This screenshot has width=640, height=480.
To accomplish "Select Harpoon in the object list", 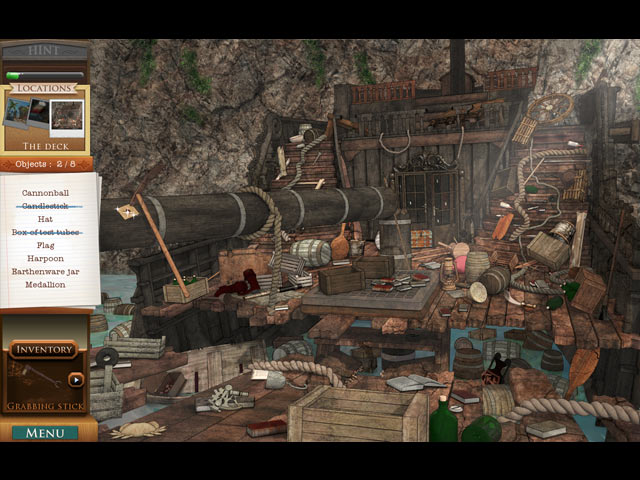I will click(x=45, y=258).
